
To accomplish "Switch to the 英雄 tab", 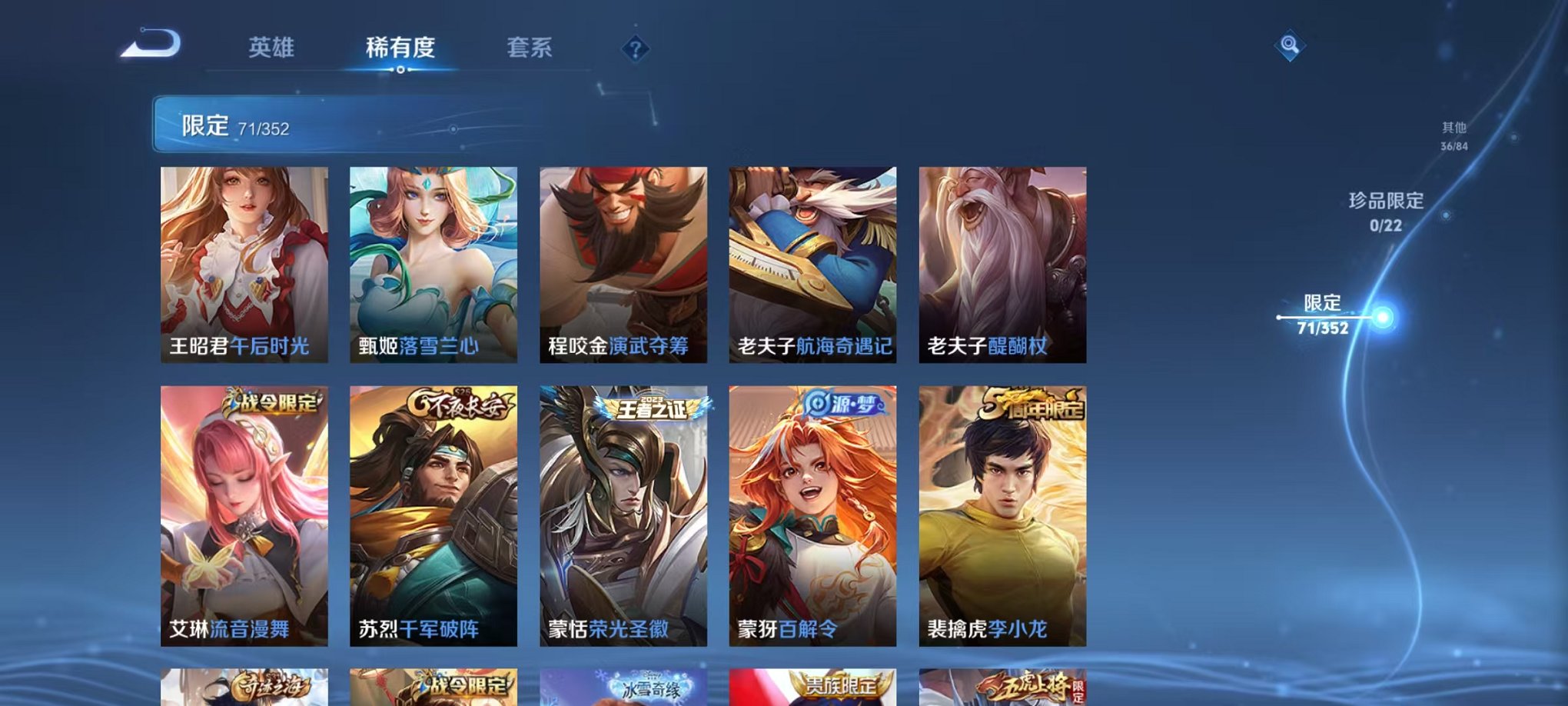I will click(273, 48).
